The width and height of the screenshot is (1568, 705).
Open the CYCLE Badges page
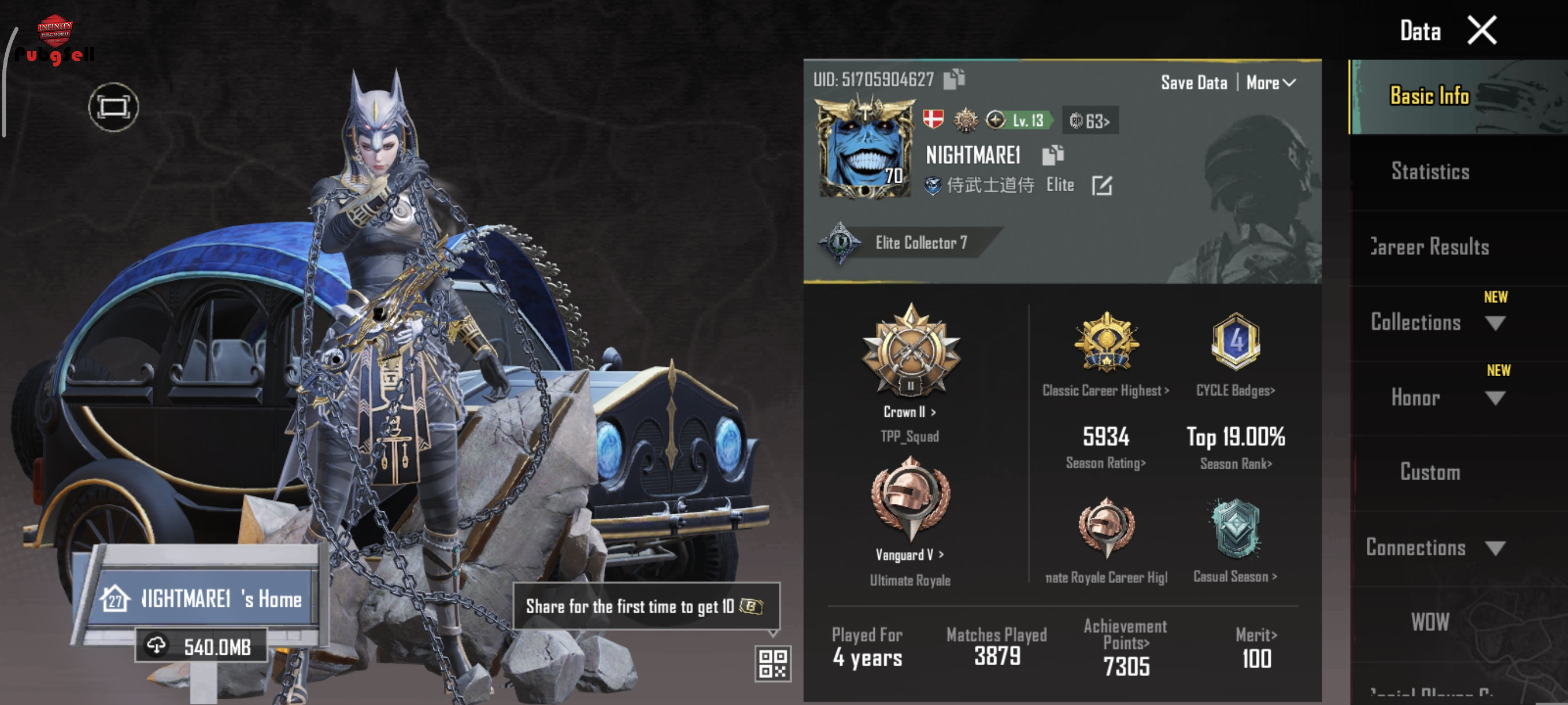point(1235,391)
